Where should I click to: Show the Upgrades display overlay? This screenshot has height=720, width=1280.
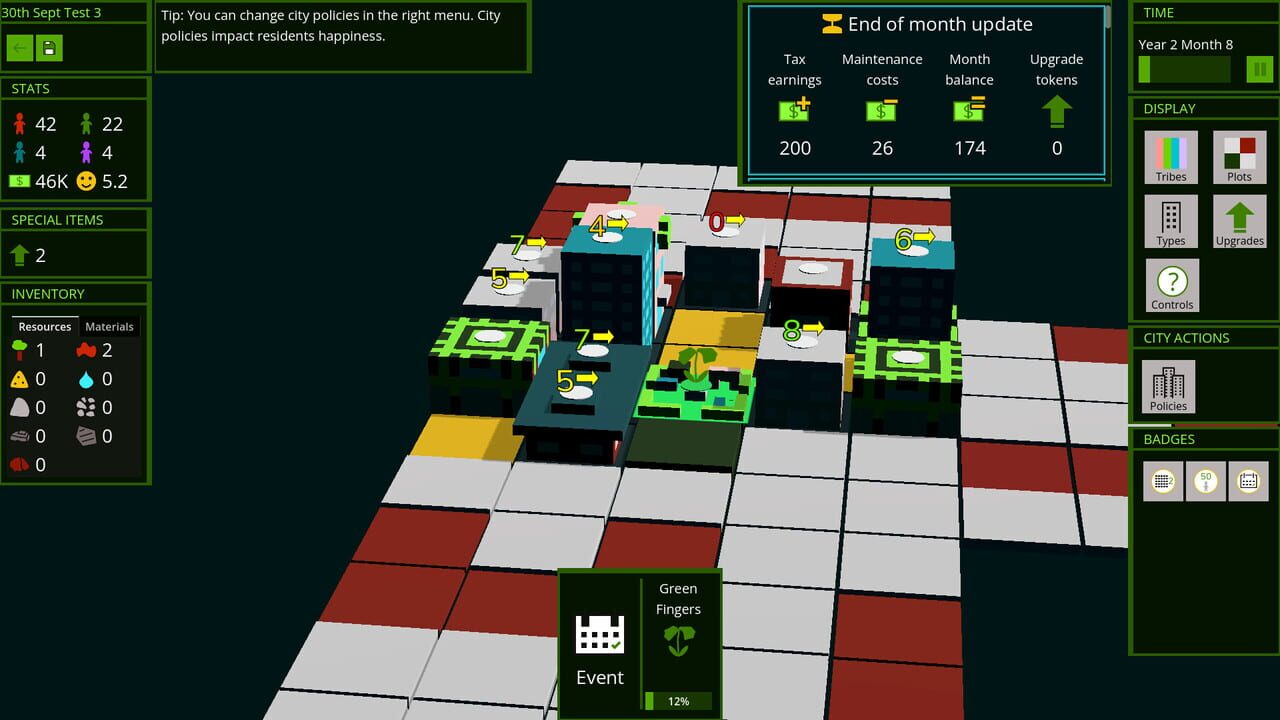(1239, 221)
